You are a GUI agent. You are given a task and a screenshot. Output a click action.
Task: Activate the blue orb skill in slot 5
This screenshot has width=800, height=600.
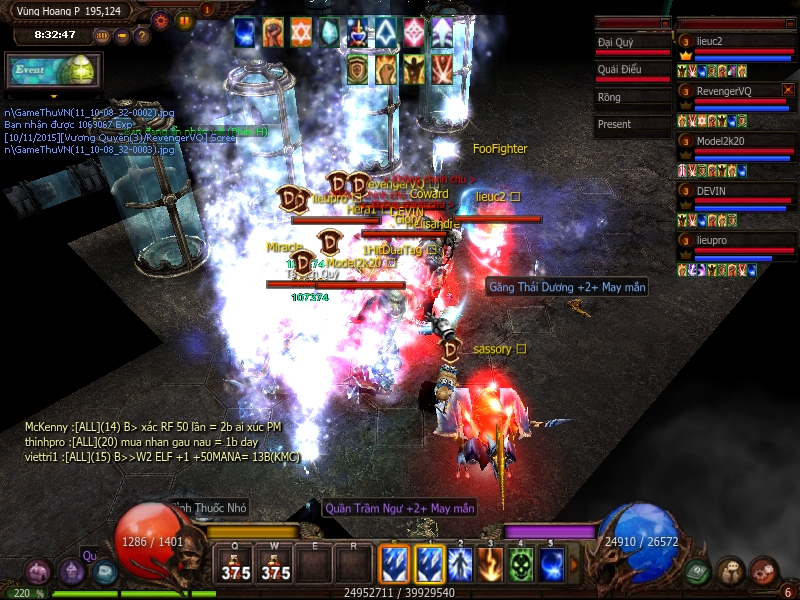[x=551, y=563]
